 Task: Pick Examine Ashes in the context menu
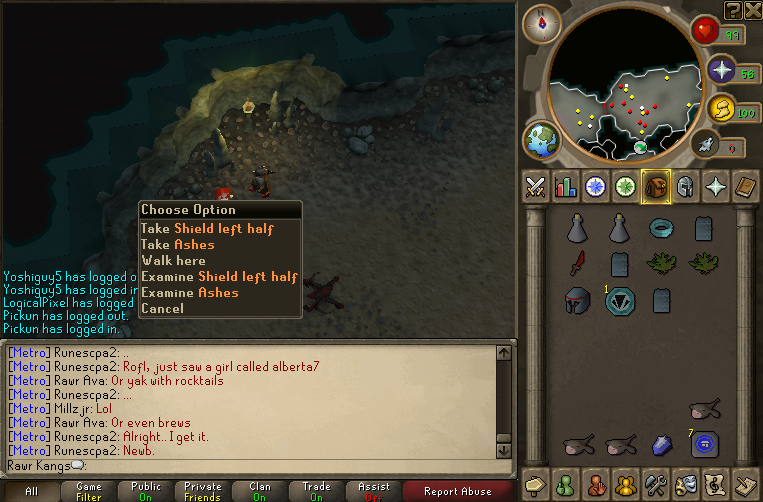189,293
